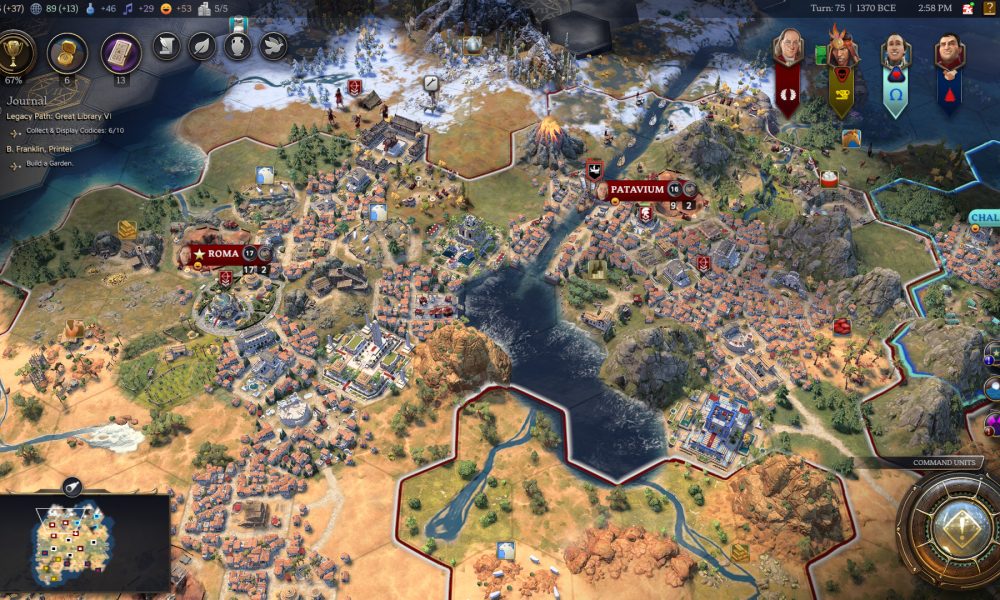Screen dimensions: 1000x600
Task: Click the minimap in the corner
Action: pyautogui.click(x=85, y=545)
